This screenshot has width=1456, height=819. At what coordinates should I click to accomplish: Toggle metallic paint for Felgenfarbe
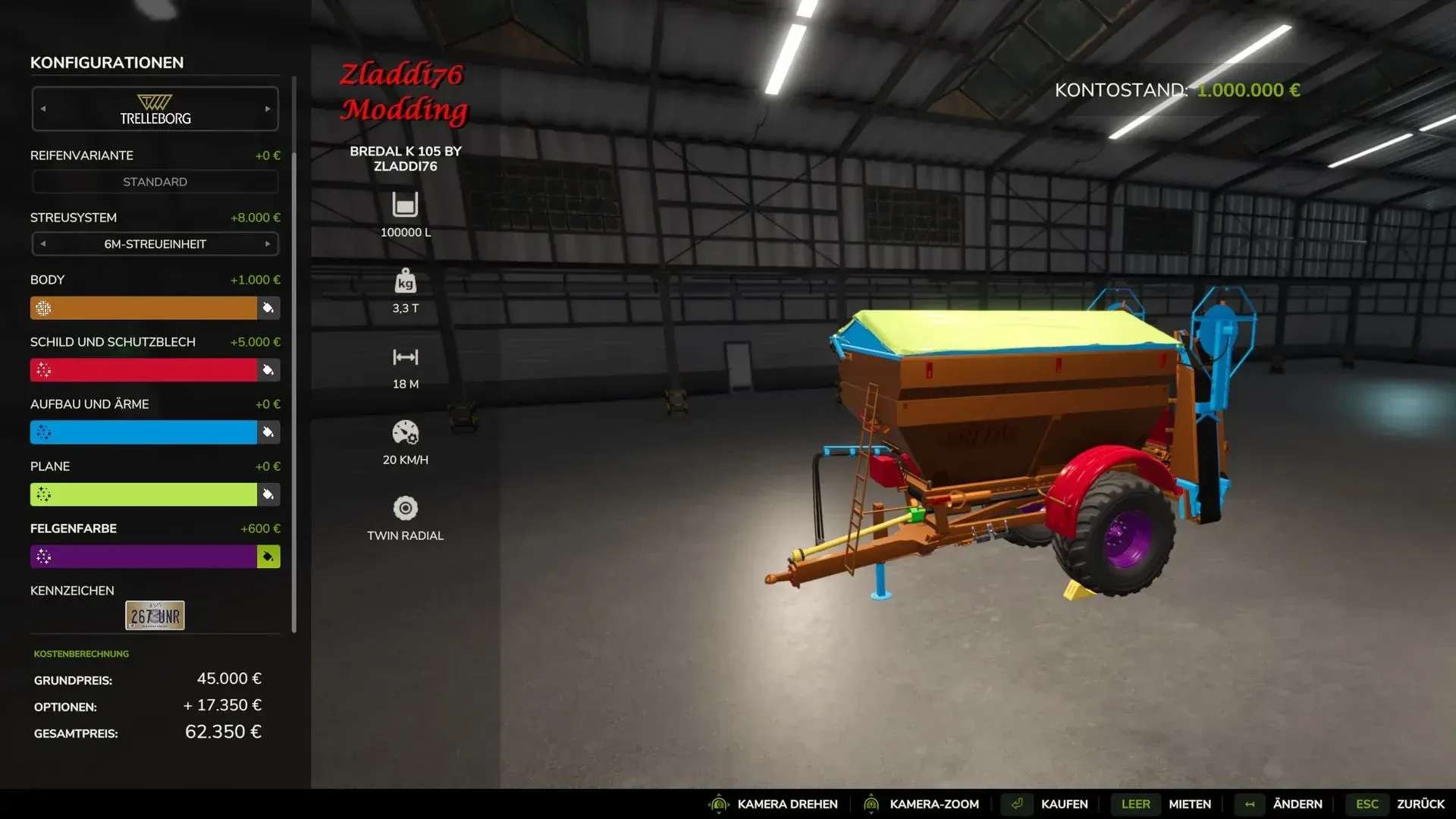[x=267, y=556]
